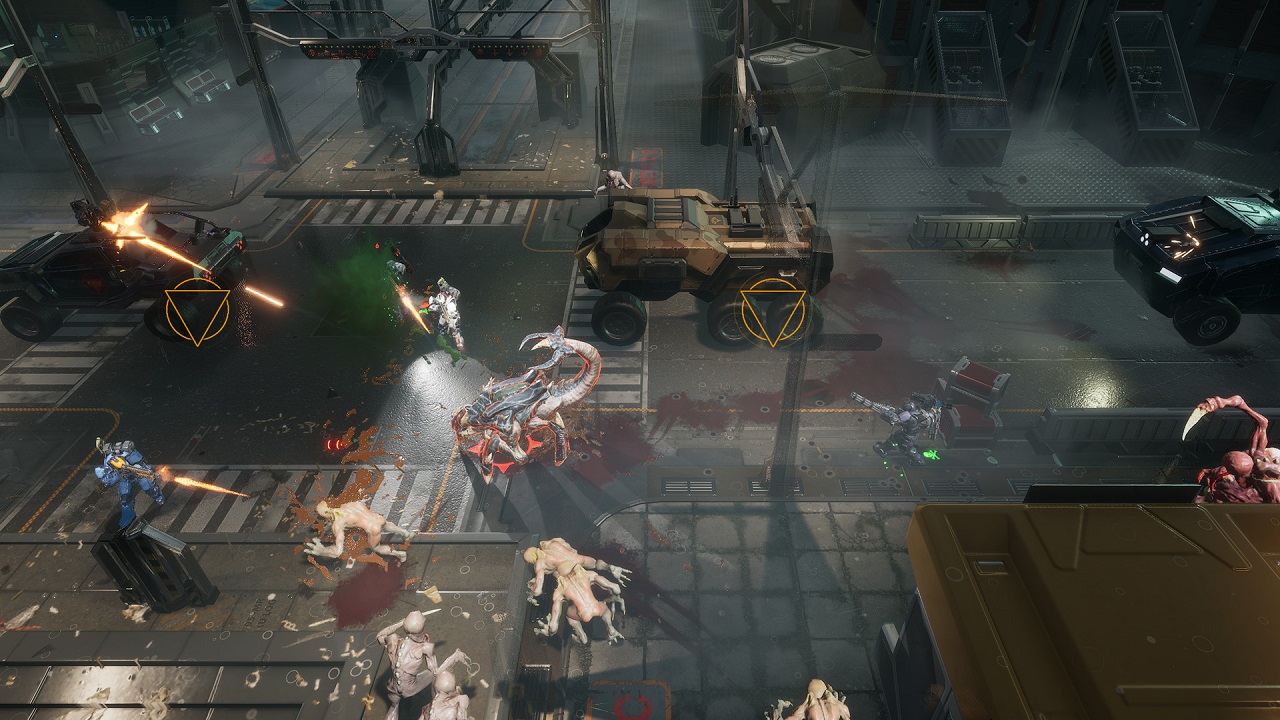Viewport: 1280px width, 720px height.
Task: Select the orange triangle marker on the firing black buggy
Action: coord(197,311)
